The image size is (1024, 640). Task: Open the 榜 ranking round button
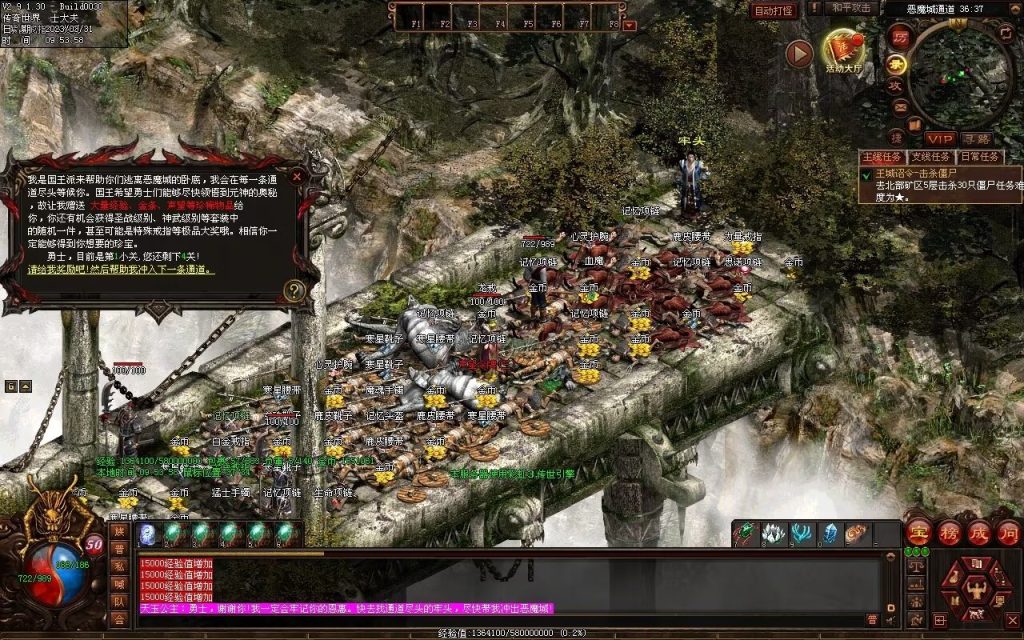click(x=949, y=531)
